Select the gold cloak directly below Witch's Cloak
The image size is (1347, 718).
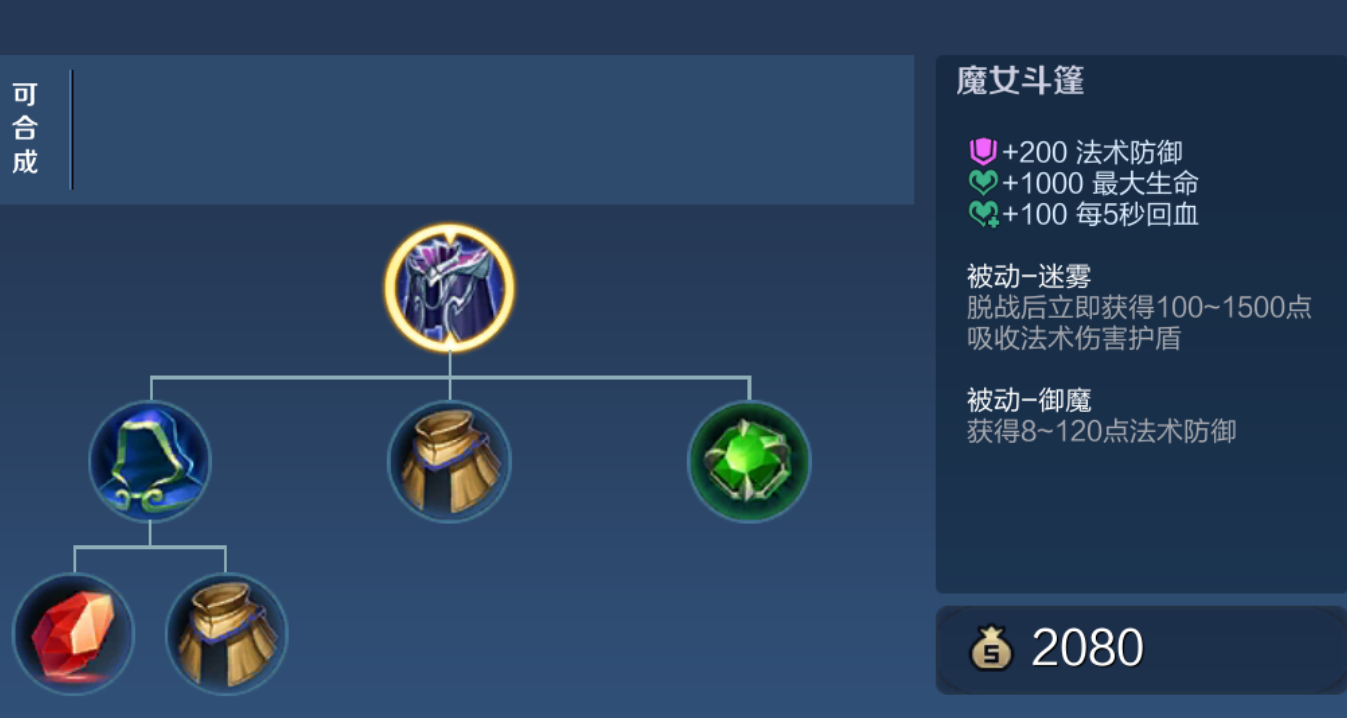449,461
